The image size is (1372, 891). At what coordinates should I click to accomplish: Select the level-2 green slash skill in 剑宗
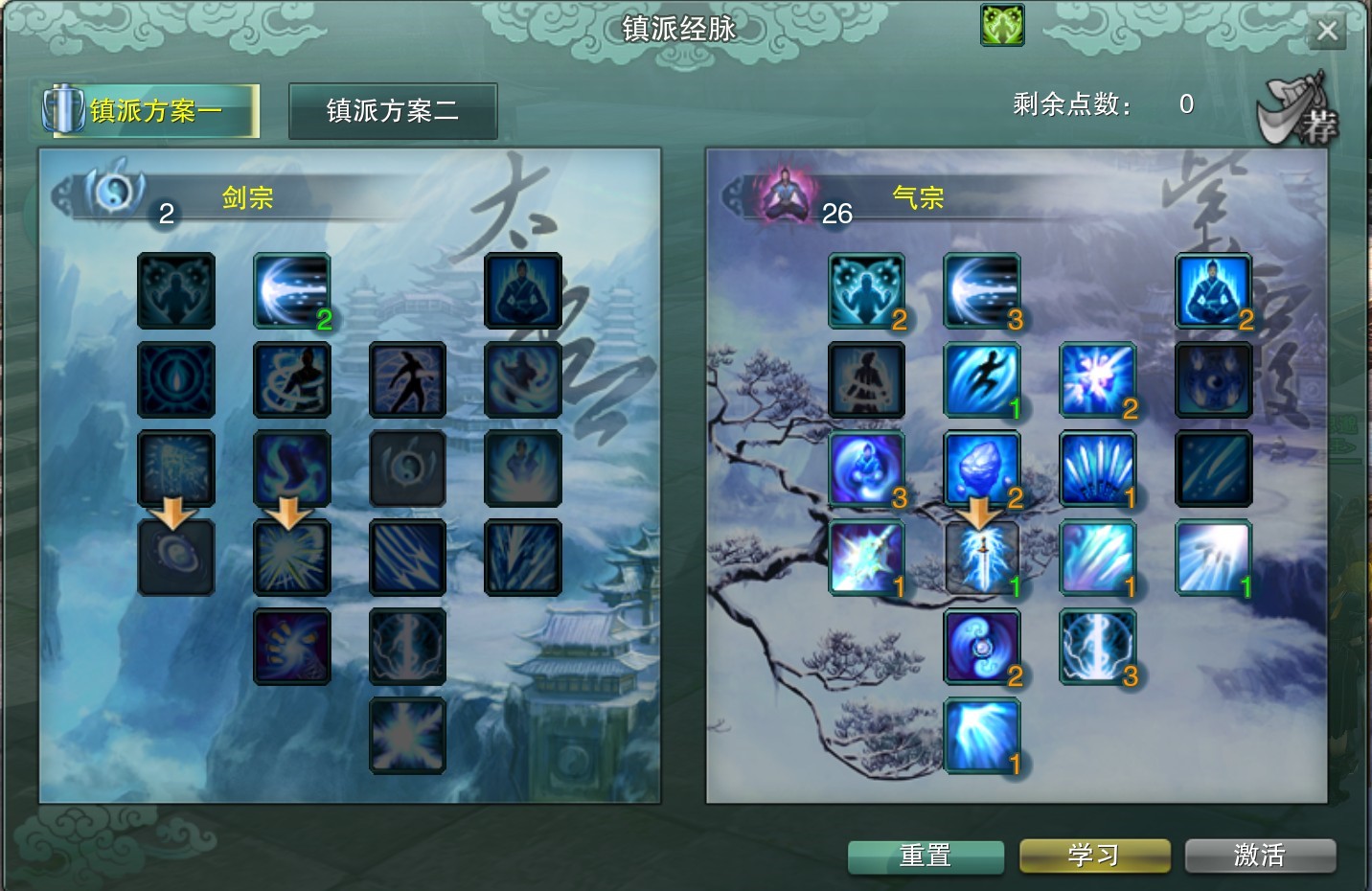291,290
